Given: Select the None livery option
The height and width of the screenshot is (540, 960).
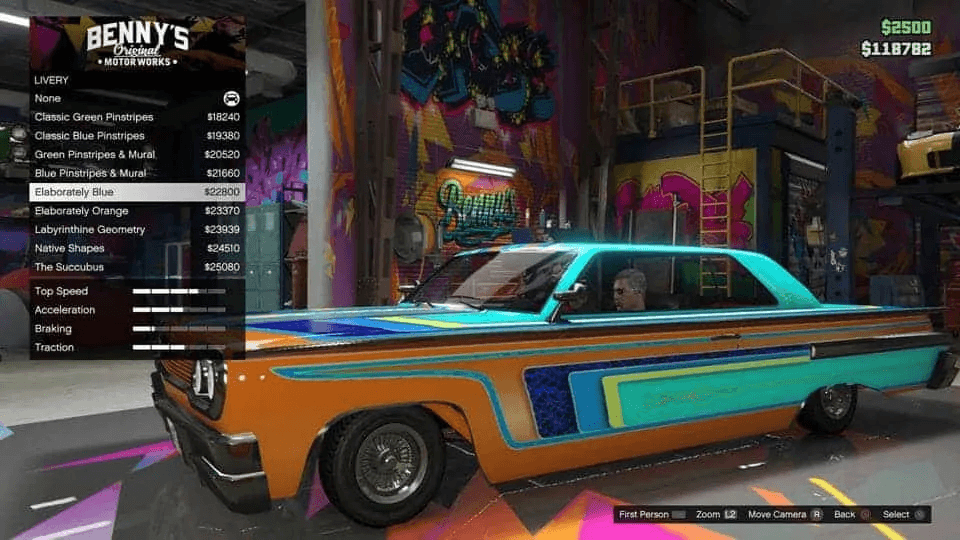Looking at the screenshot, I should point(137,98).
